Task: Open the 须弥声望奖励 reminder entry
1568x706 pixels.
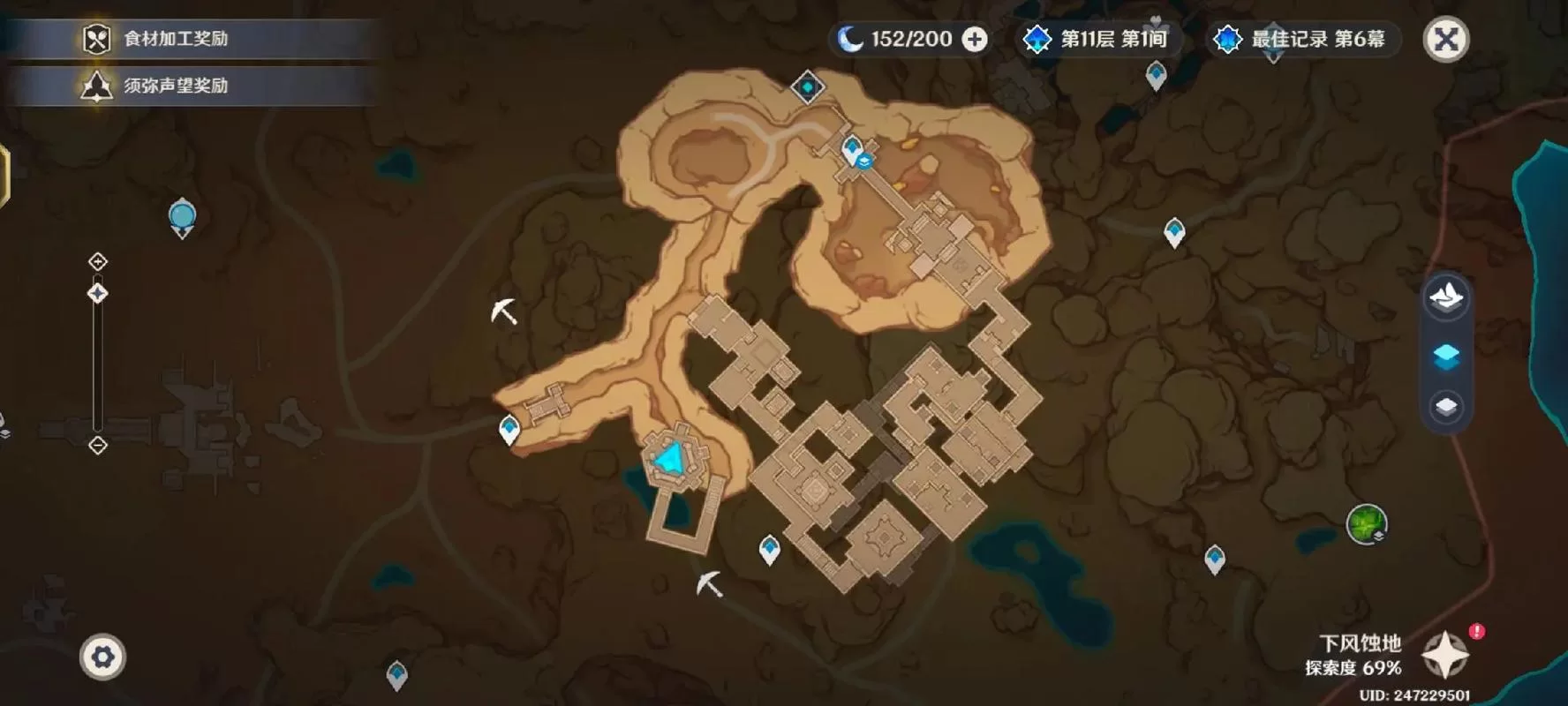Action: tap(175, 86)
